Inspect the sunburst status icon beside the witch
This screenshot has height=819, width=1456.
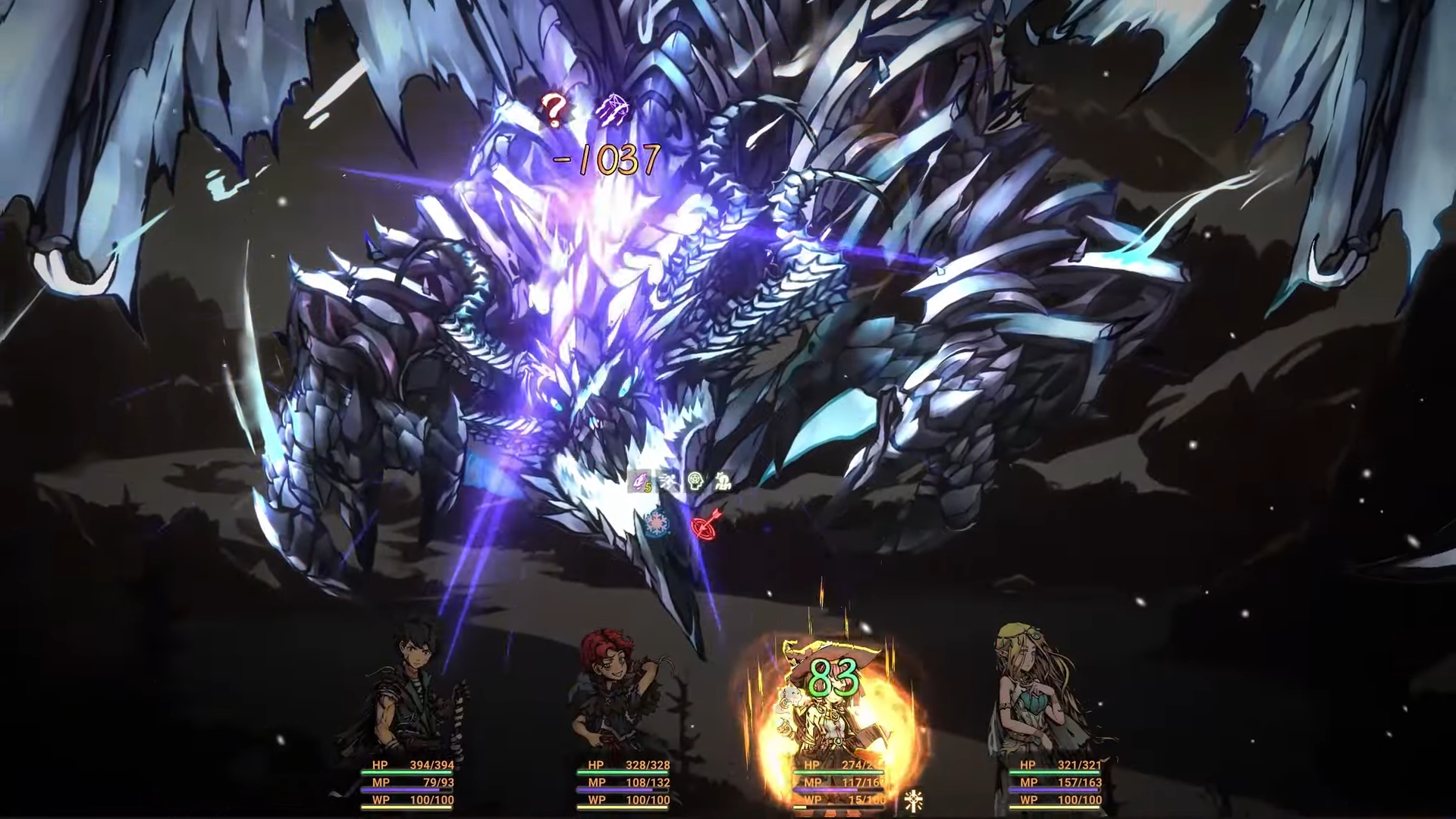click(x=913, y=801)
